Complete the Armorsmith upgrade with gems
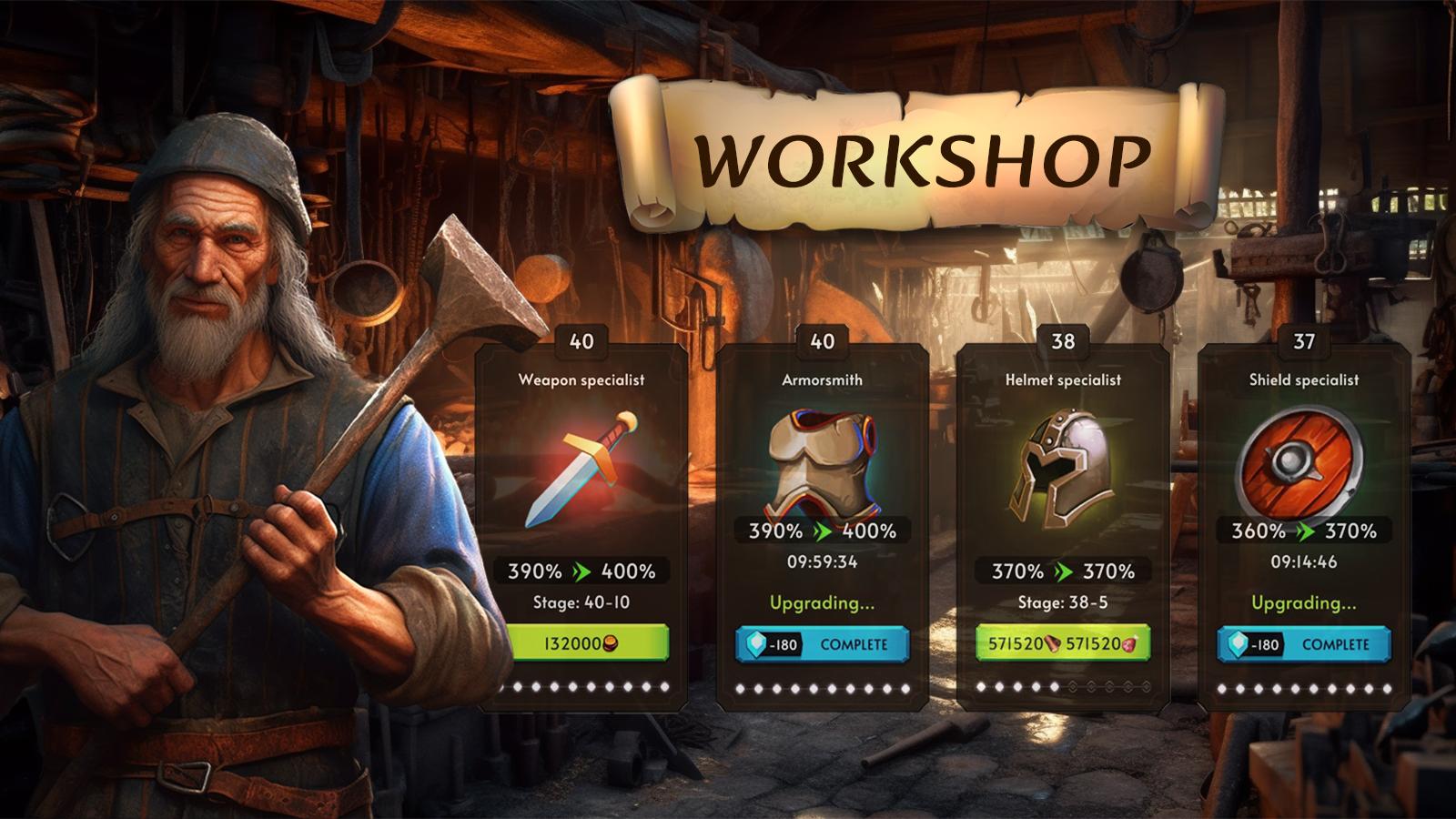Viewport: 1456px width, 819px height. pos(822,644)
